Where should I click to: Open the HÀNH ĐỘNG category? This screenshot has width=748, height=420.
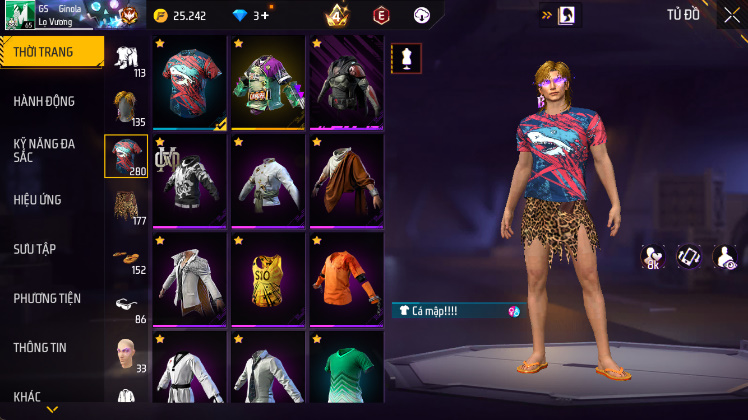45,101
